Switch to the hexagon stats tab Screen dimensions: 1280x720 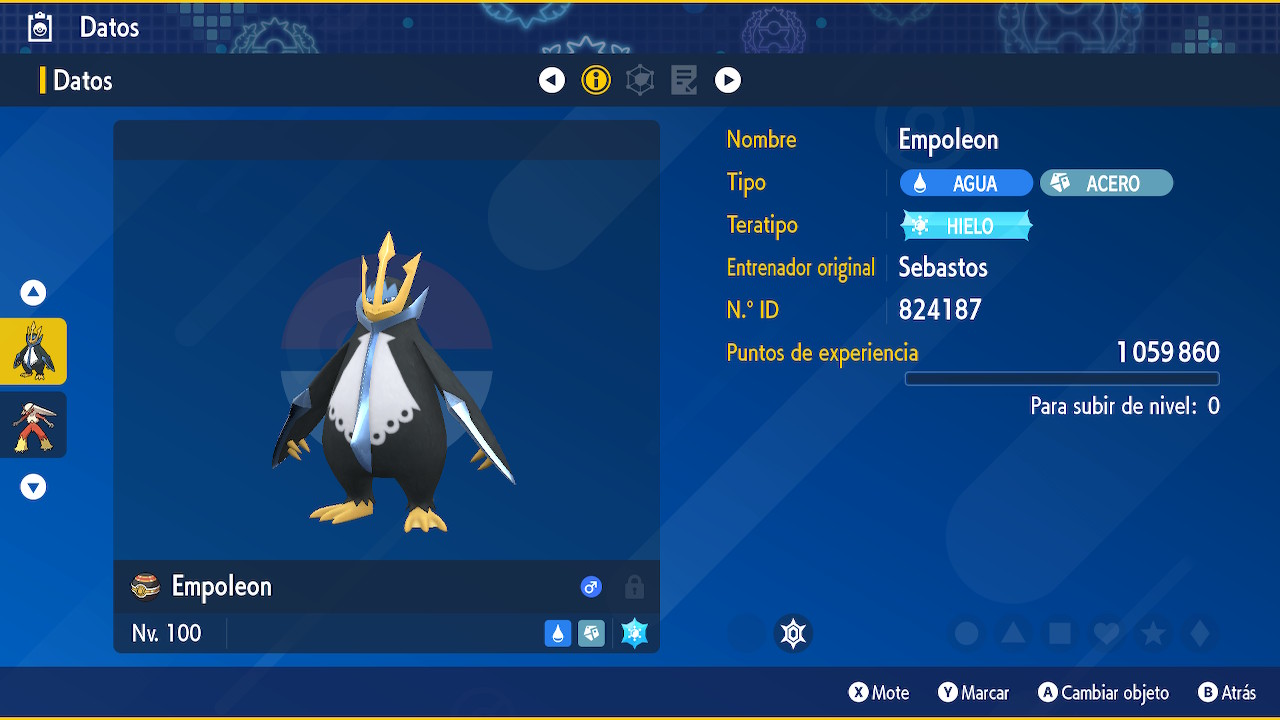(x=640, y=80)
